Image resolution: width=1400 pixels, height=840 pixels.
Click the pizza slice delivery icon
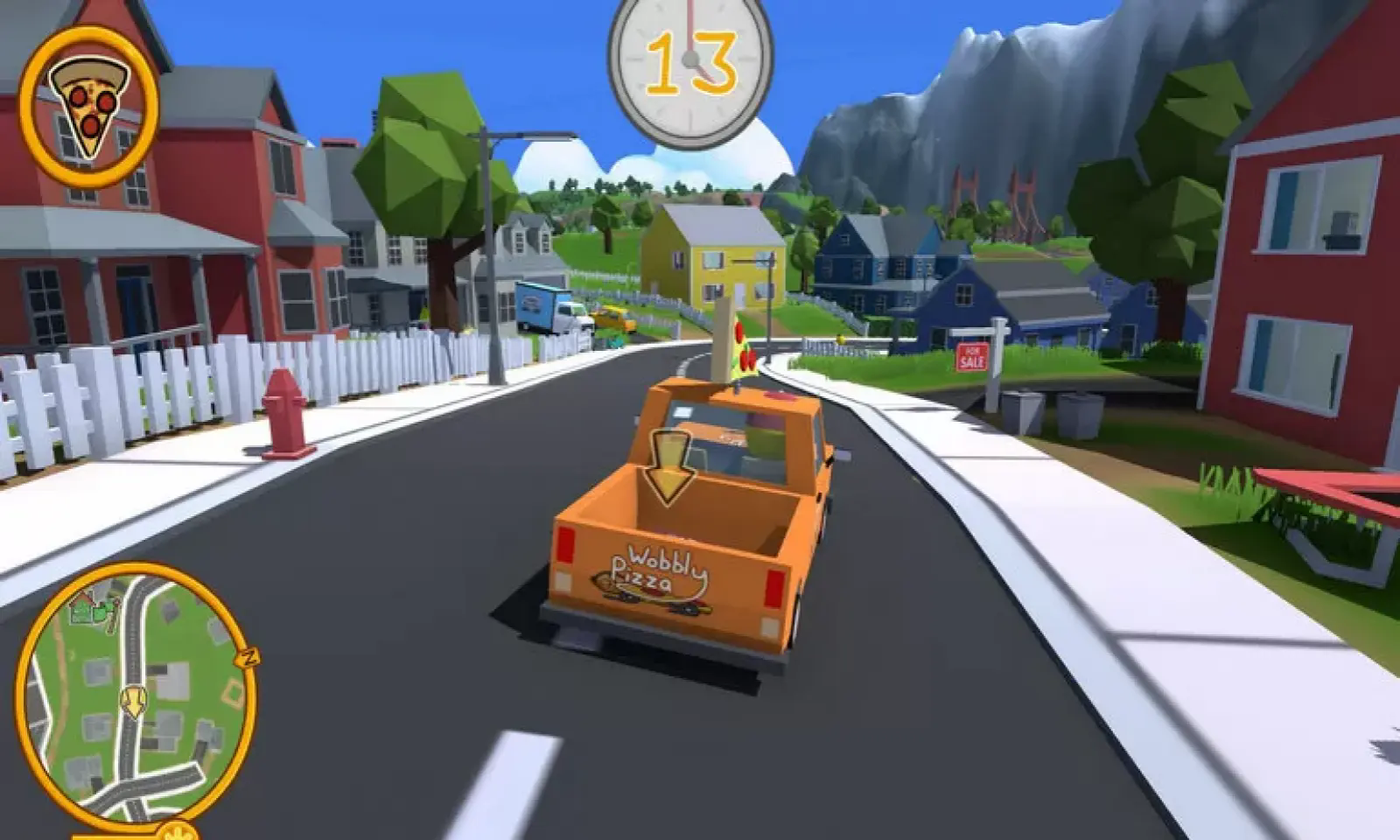click(88, 106)
